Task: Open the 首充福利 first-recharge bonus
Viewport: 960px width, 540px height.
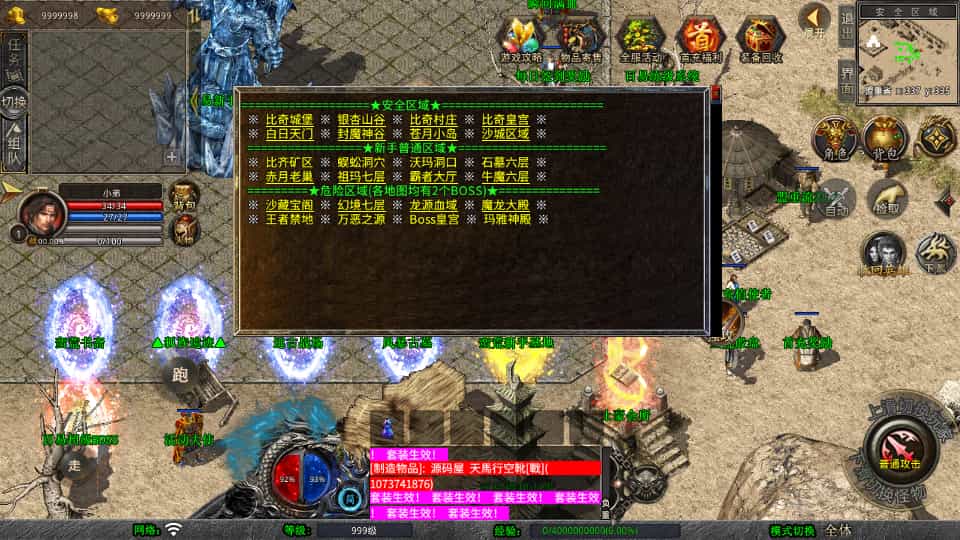Action: [x=700, y=40]
